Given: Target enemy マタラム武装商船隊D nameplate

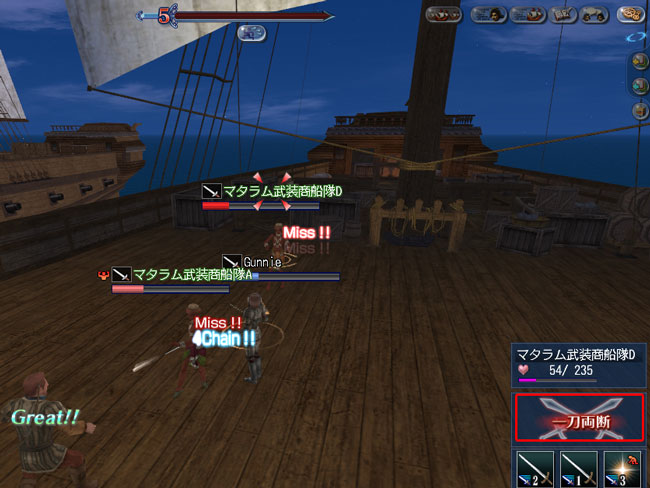Looking at the screenshot, I should 280,190.
